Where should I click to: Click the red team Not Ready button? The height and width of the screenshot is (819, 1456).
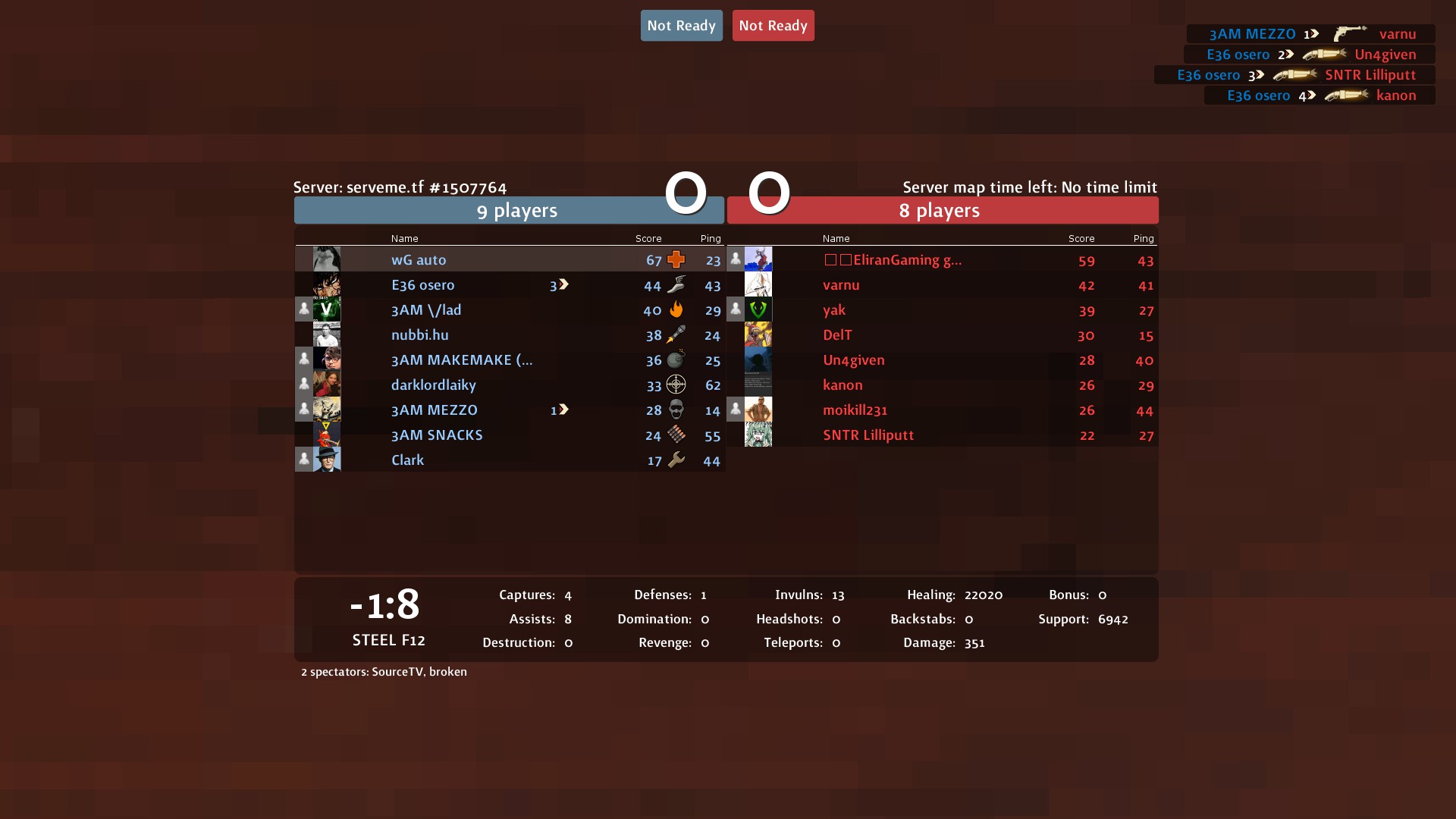[x=773, y=26]
